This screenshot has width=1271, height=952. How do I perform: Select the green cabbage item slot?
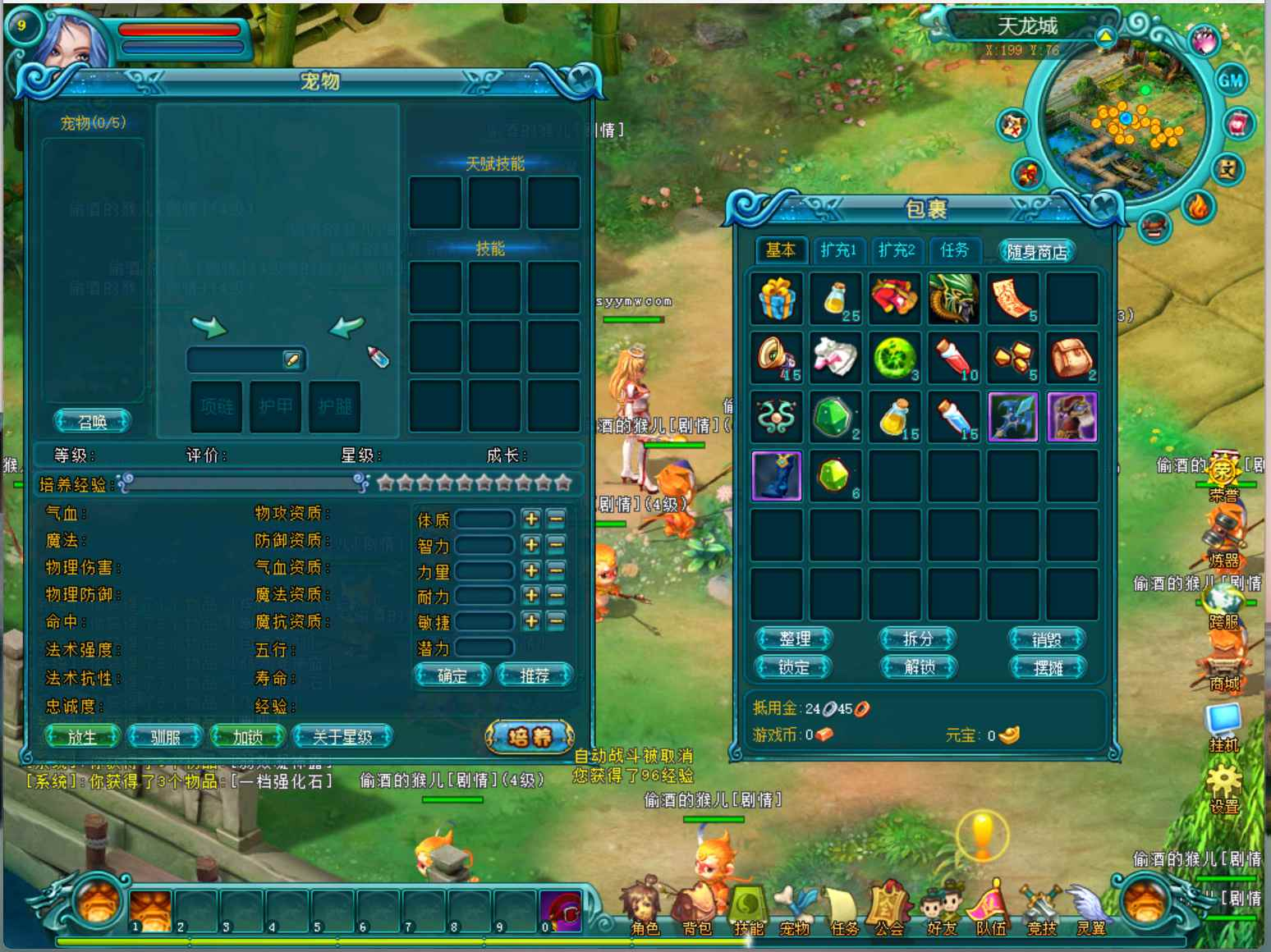coord(894,358)
